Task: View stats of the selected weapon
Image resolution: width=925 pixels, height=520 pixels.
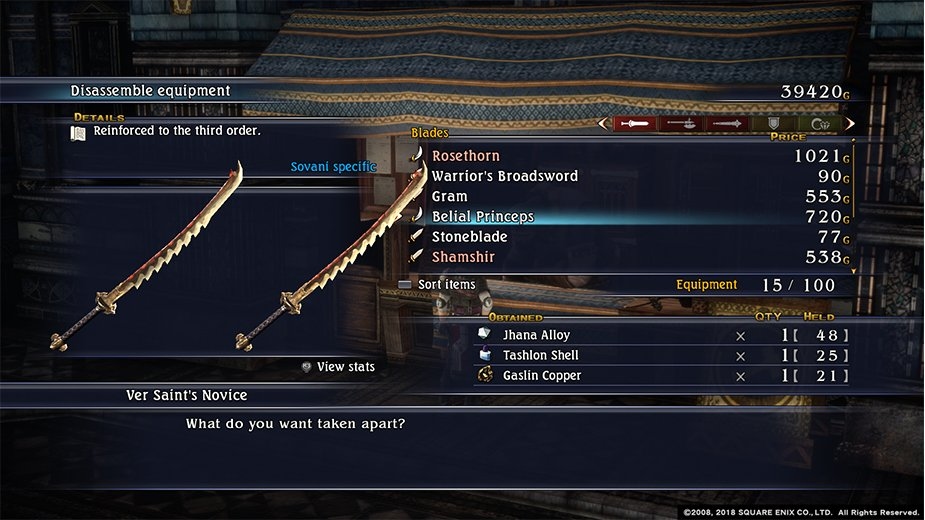Action: tap(338, 367)
